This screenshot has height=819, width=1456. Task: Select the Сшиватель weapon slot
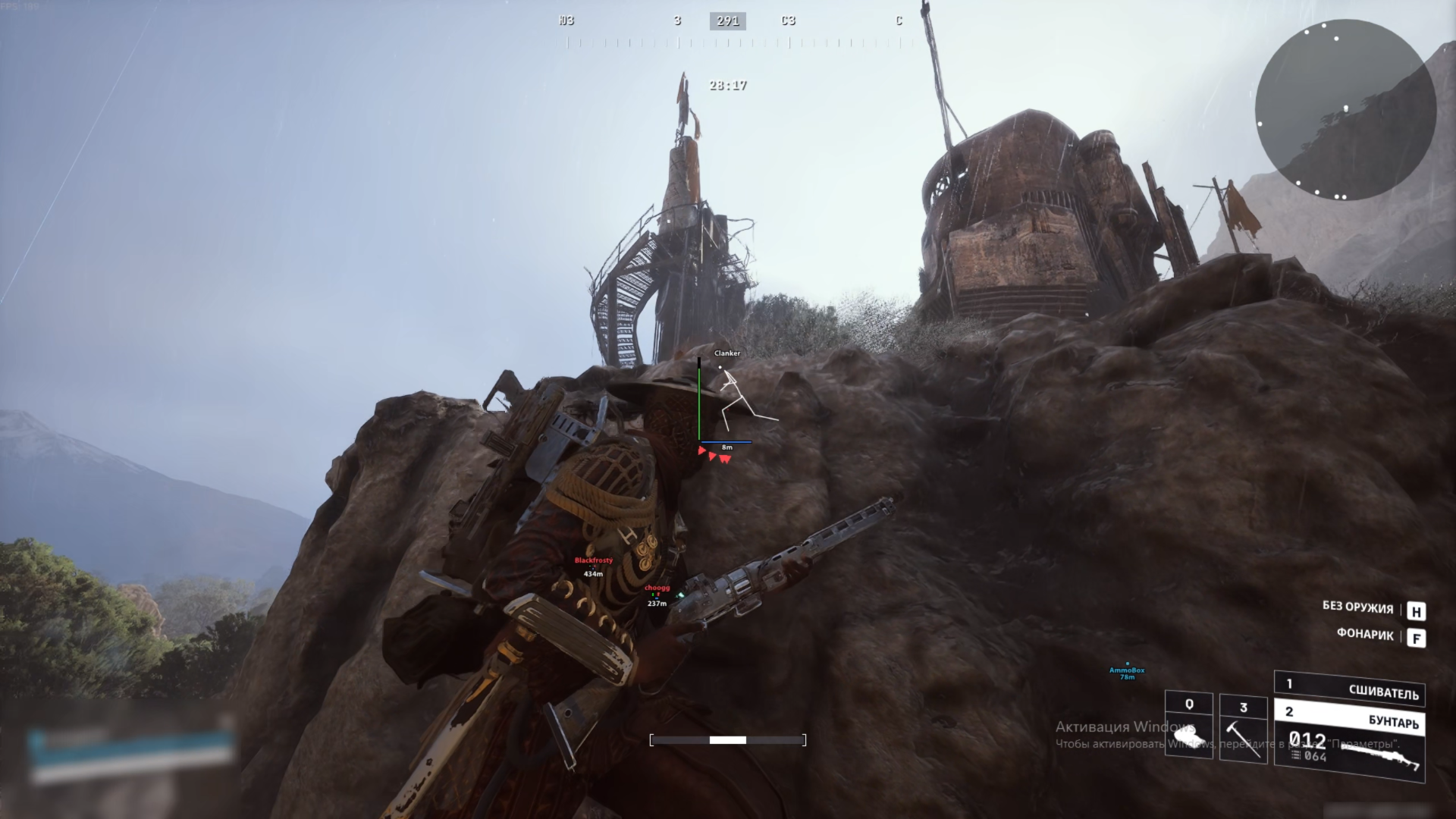point(1350,689)
